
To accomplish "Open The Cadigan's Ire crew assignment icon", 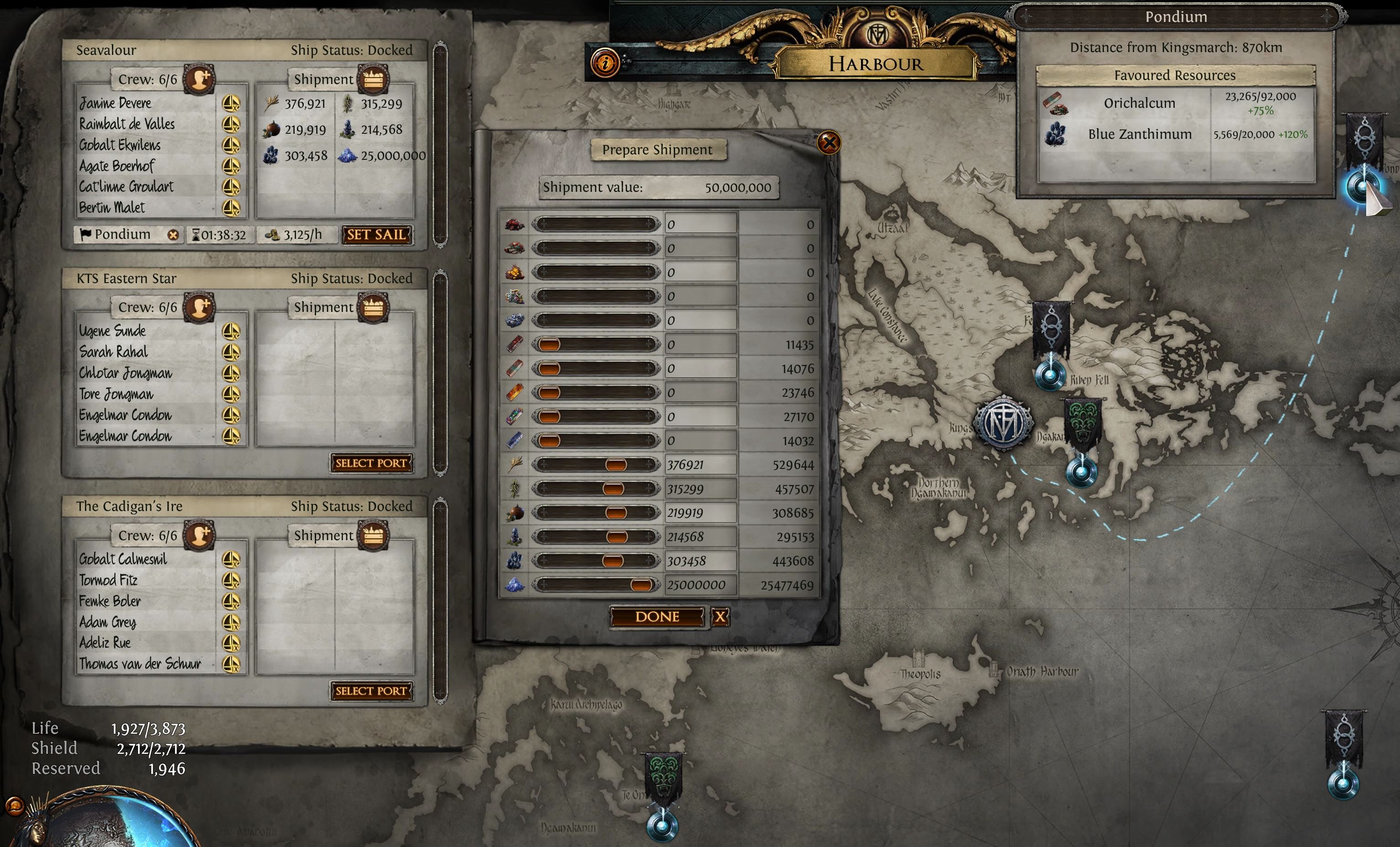I will (199, 536).
